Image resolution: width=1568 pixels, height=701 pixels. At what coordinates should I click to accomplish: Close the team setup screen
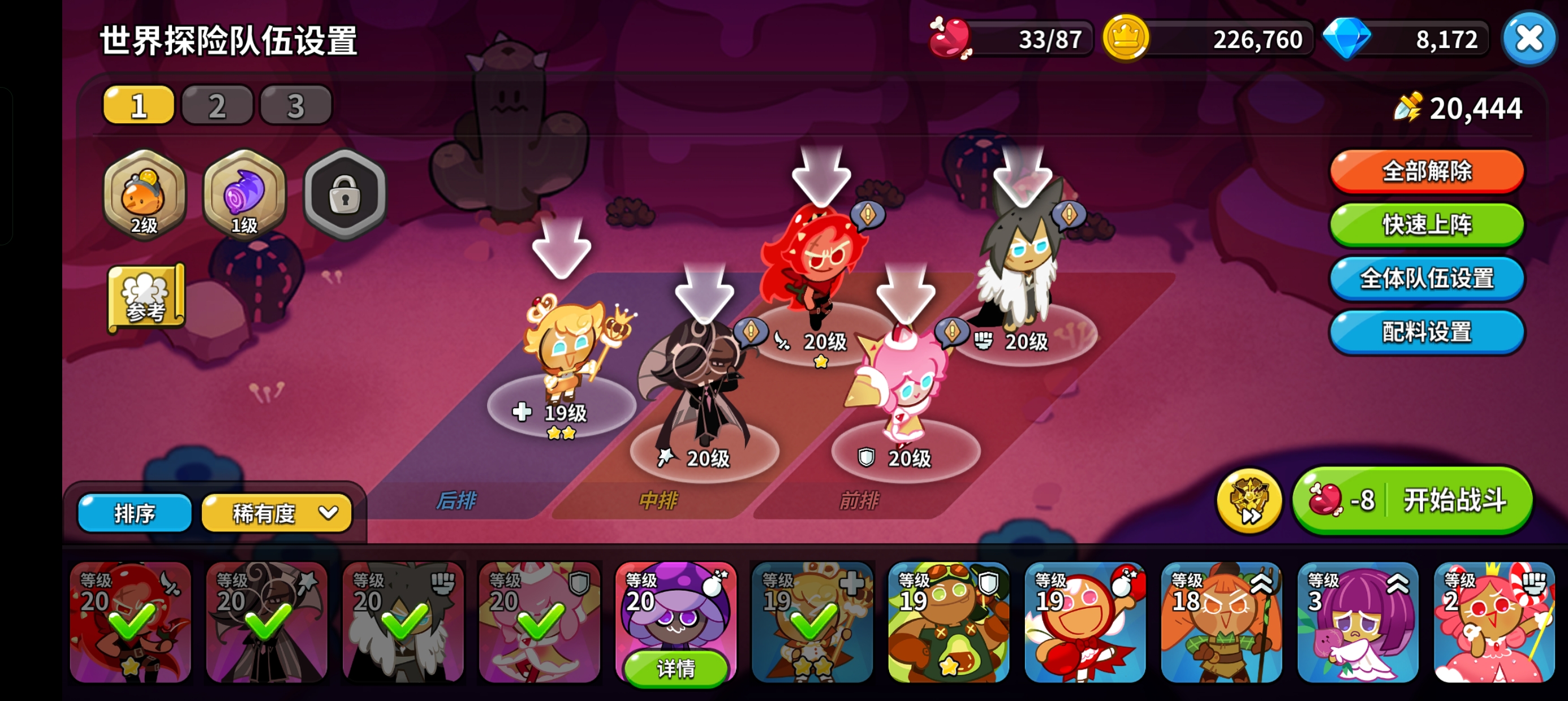click(x=1529, y=40)
